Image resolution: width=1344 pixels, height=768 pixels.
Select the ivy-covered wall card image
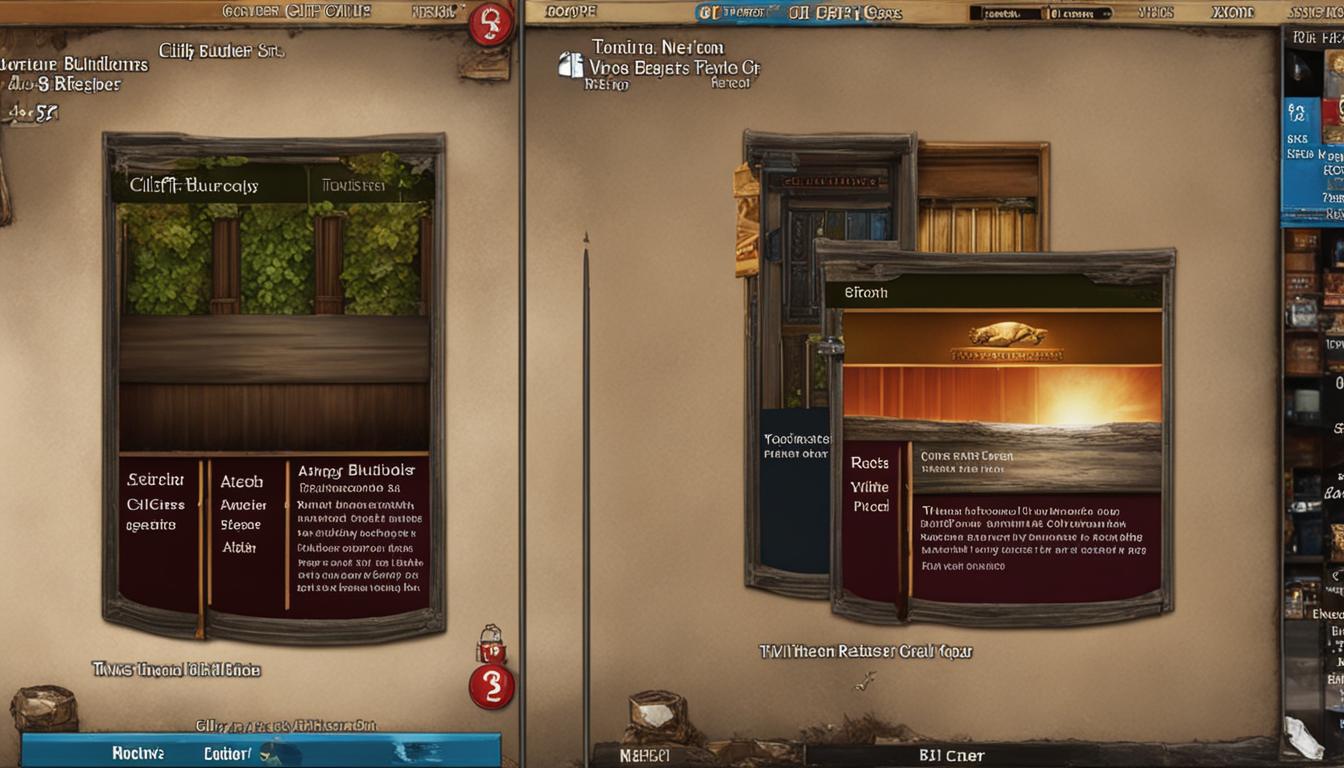pos(274,260)
